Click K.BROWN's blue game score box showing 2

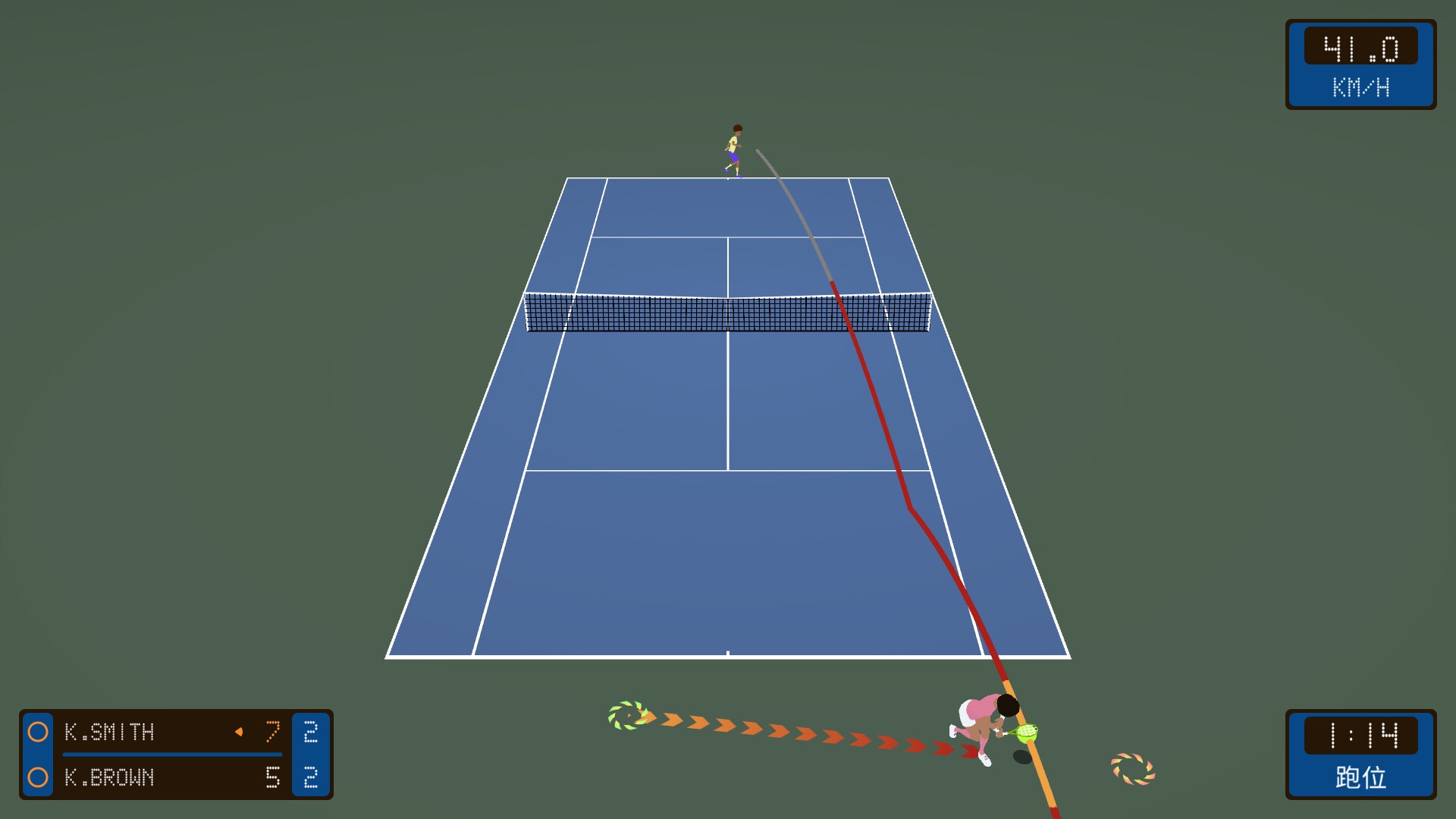point(311,778)
